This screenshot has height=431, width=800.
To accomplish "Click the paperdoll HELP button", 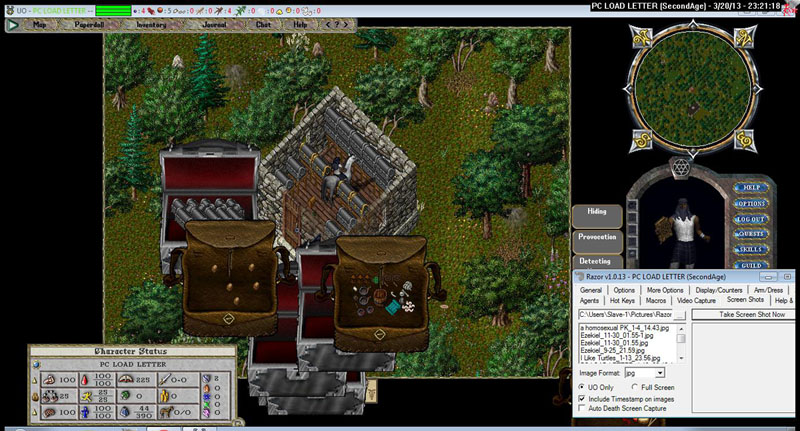I will click(x=751, y=187).
